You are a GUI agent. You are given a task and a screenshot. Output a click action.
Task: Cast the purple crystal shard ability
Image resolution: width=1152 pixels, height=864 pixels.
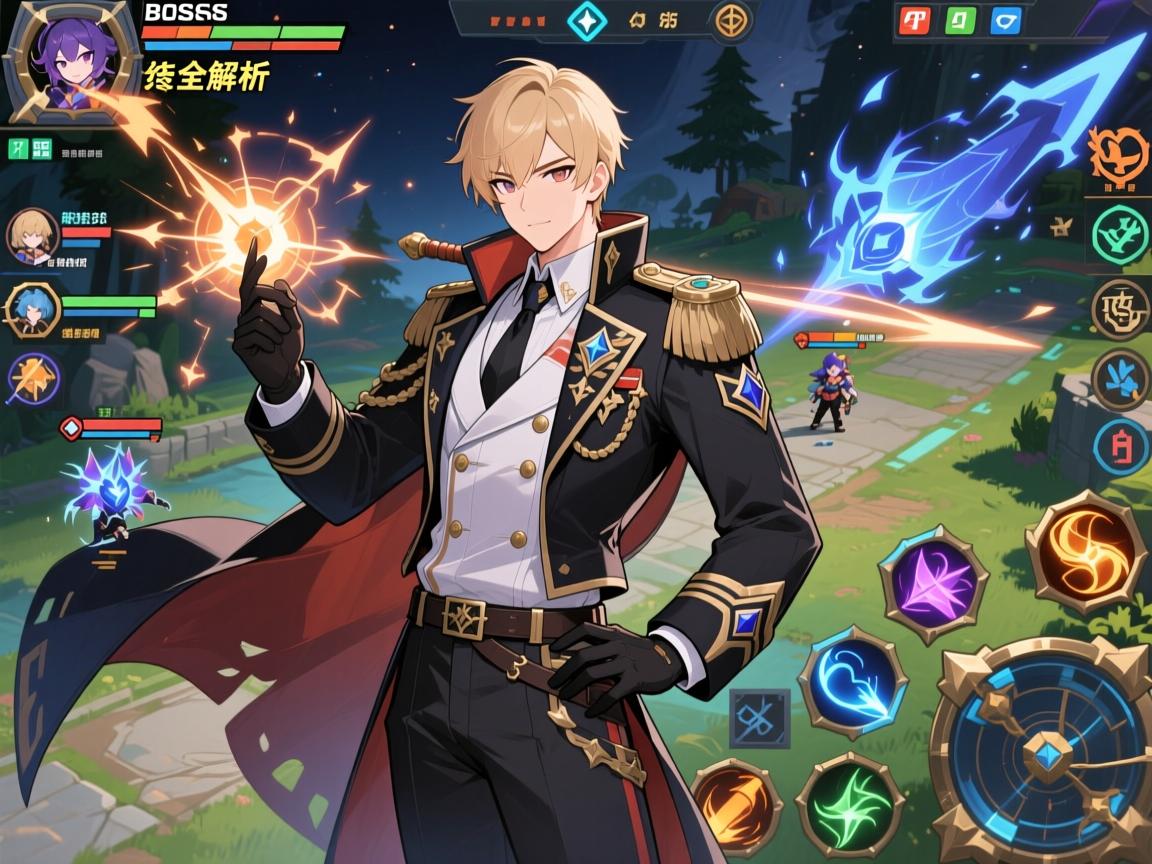point(932,583)
